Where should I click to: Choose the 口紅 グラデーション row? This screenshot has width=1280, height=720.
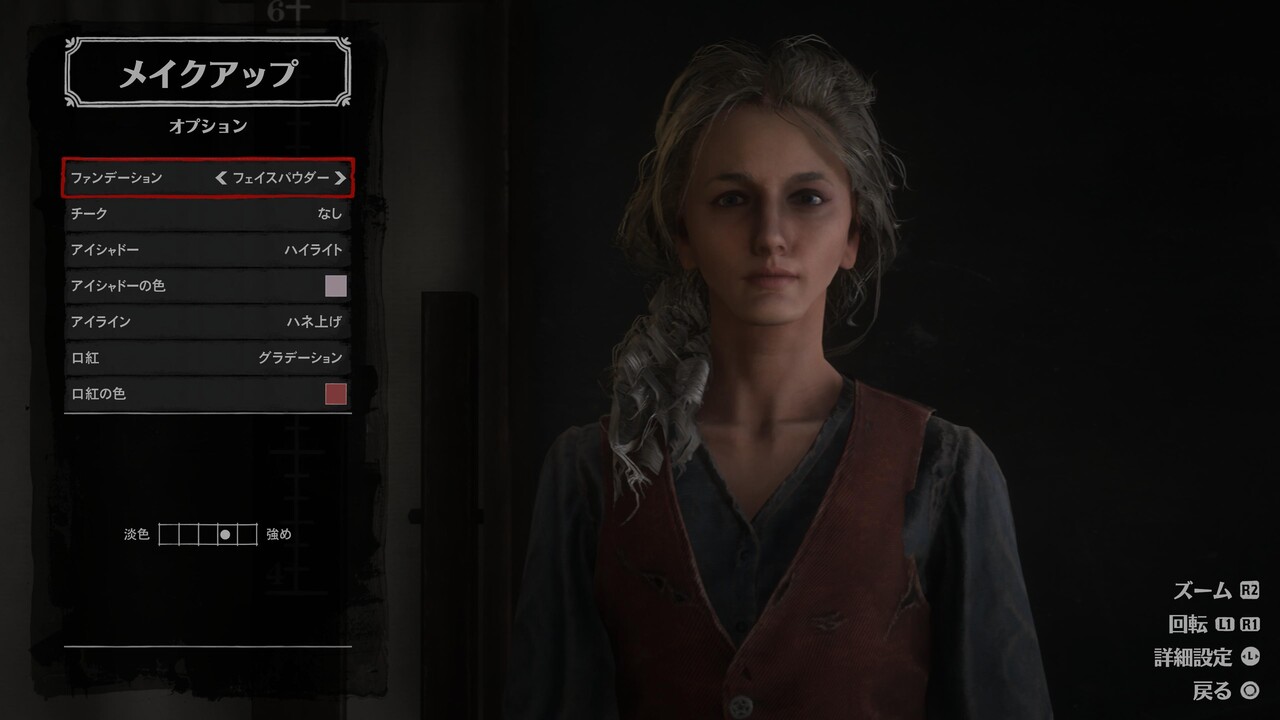click(x=207, y=358)
